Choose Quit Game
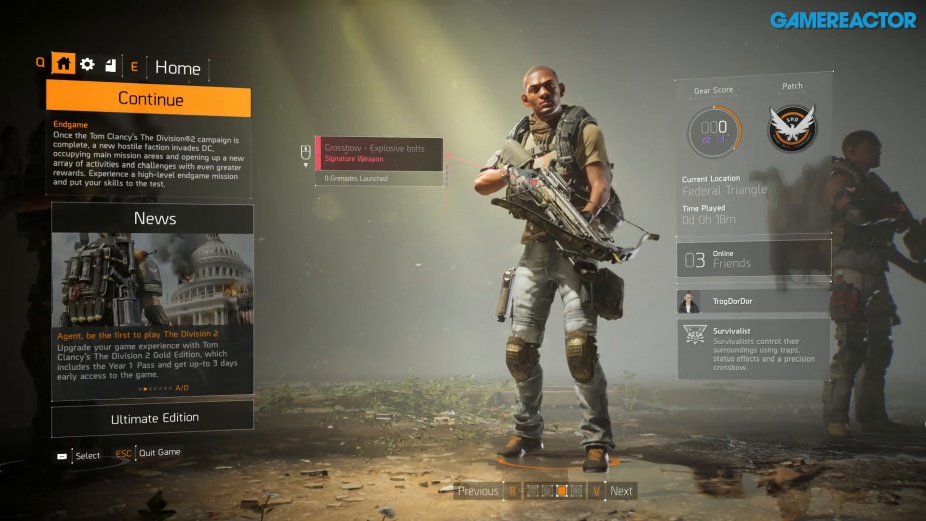The height and width of the screenshot is (521, 926). (159, 453)
